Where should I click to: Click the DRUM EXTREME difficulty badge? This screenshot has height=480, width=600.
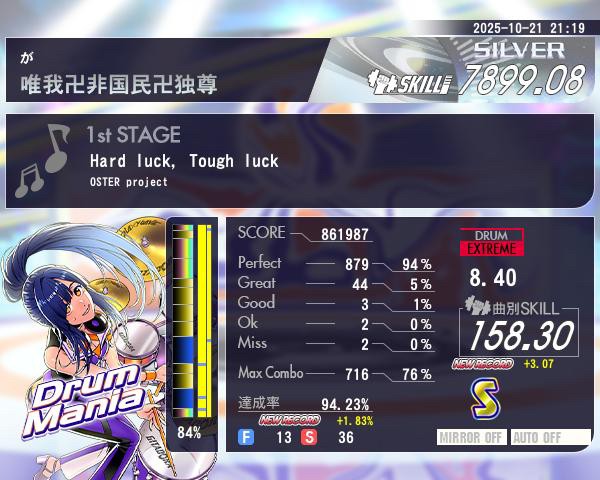click(x=491, y=241)
